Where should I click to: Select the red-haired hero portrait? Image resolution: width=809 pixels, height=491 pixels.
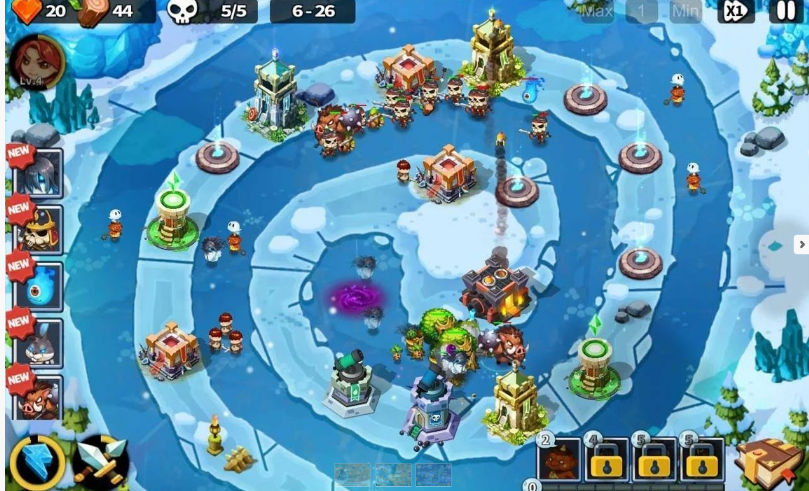(38, 61)
